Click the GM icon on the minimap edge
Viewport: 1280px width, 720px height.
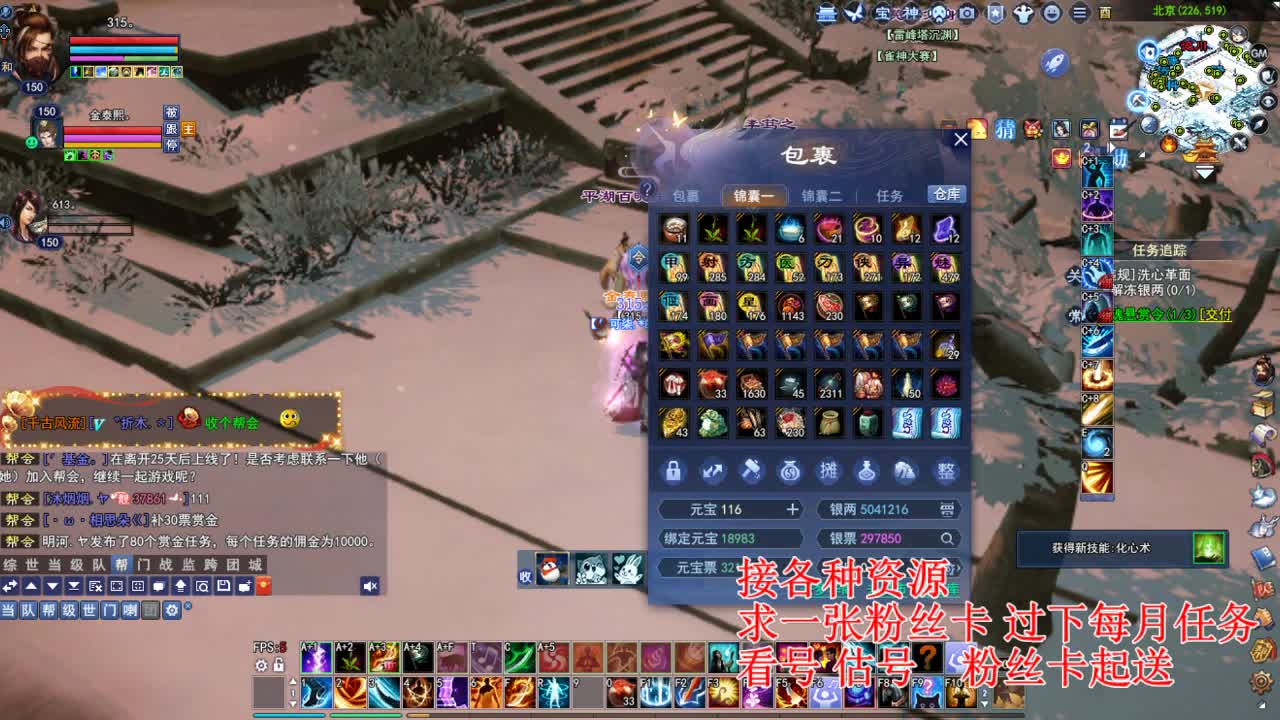(x=1258, y=53)
